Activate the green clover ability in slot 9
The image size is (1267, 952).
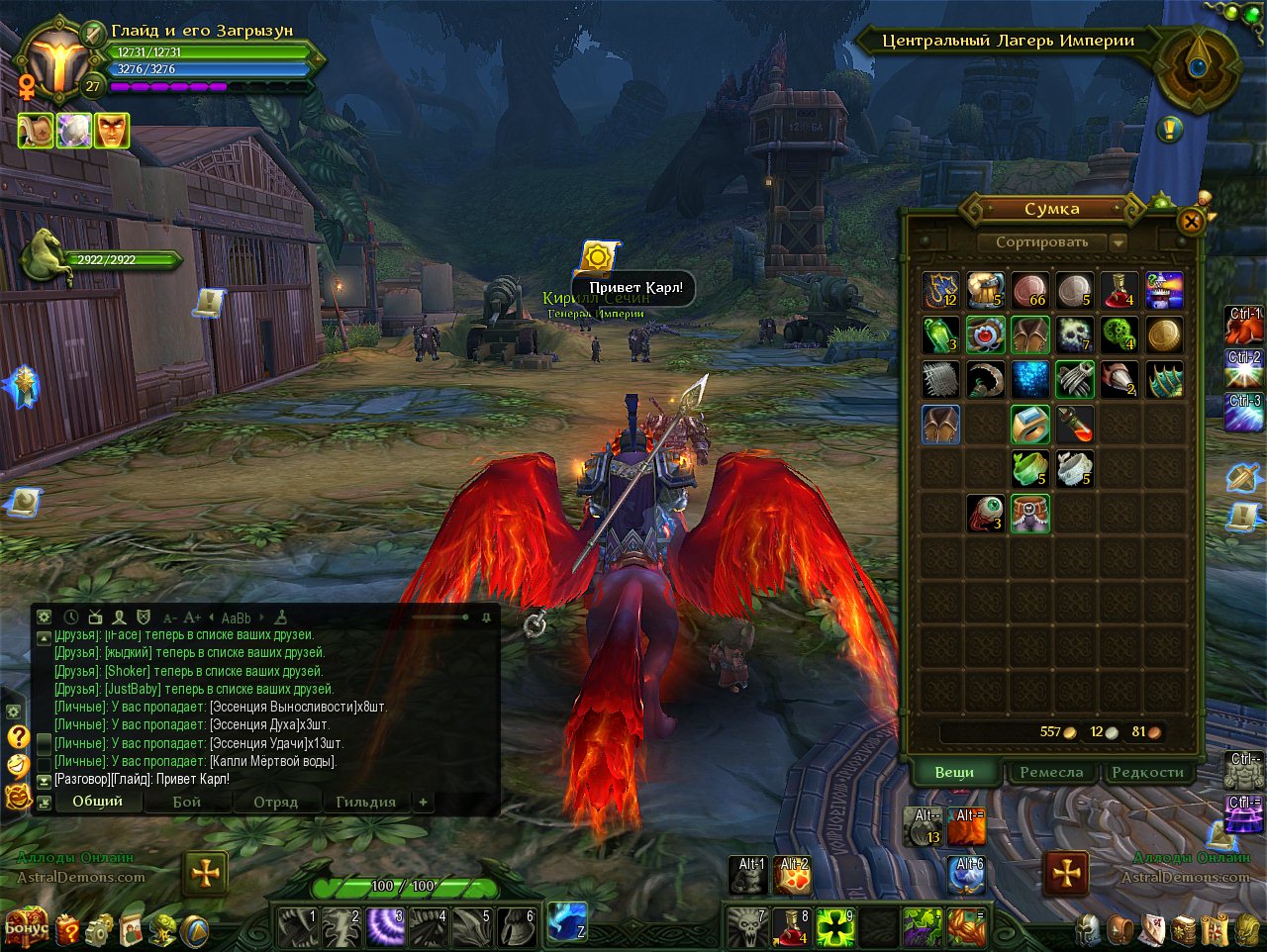835,927
